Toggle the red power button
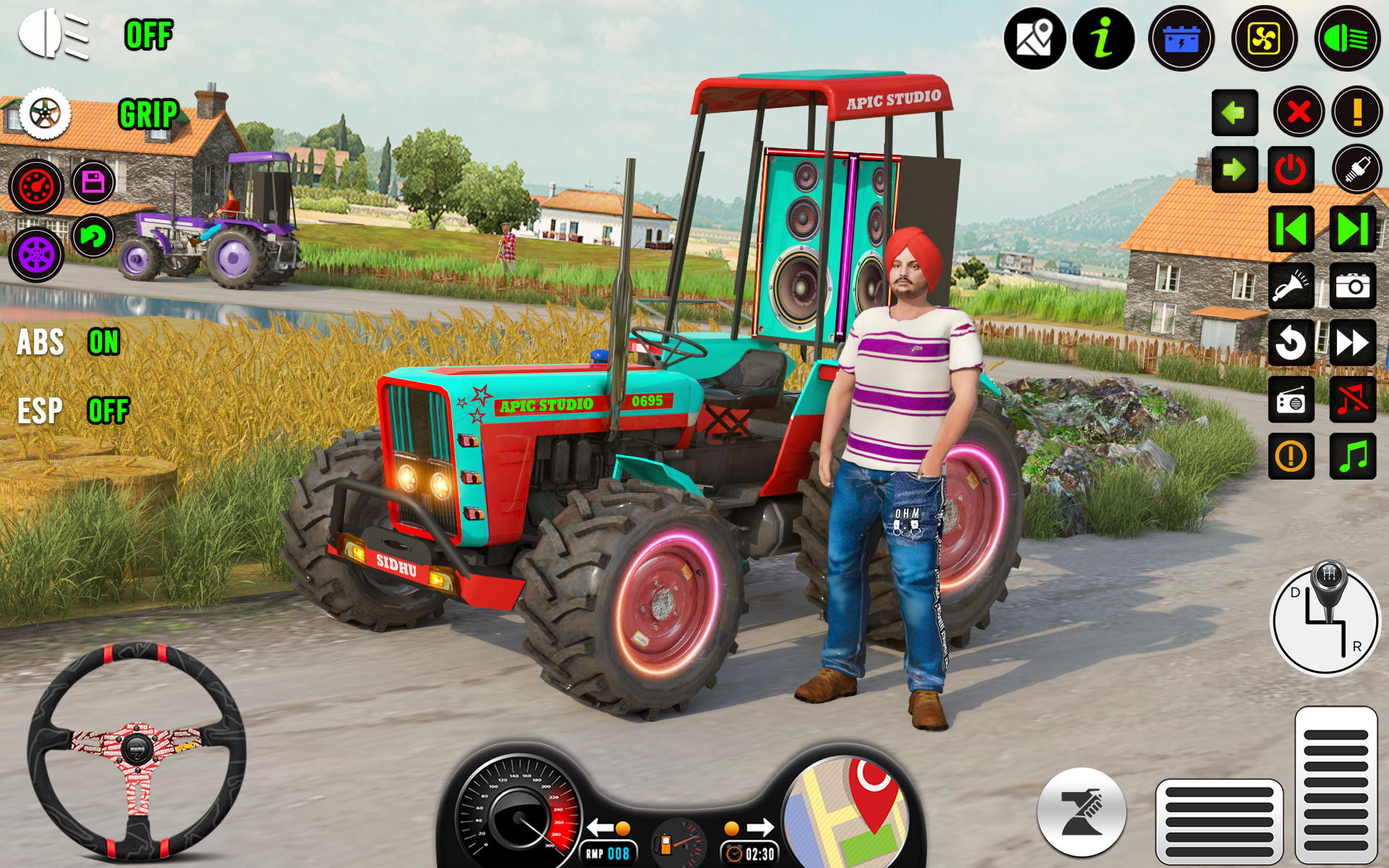 point(1291,170)
